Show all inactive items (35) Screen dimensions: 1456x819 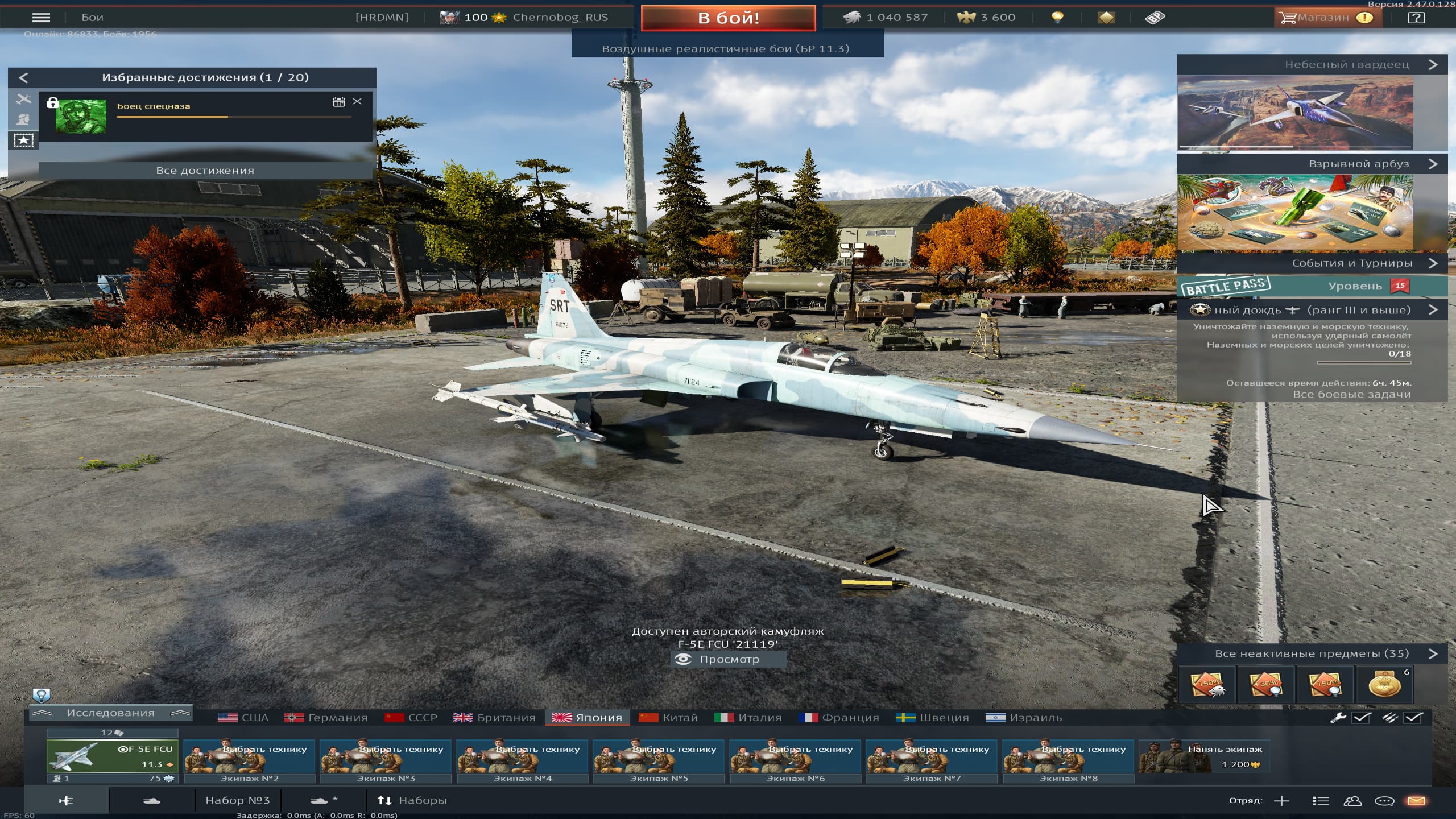pos(1312,654)
